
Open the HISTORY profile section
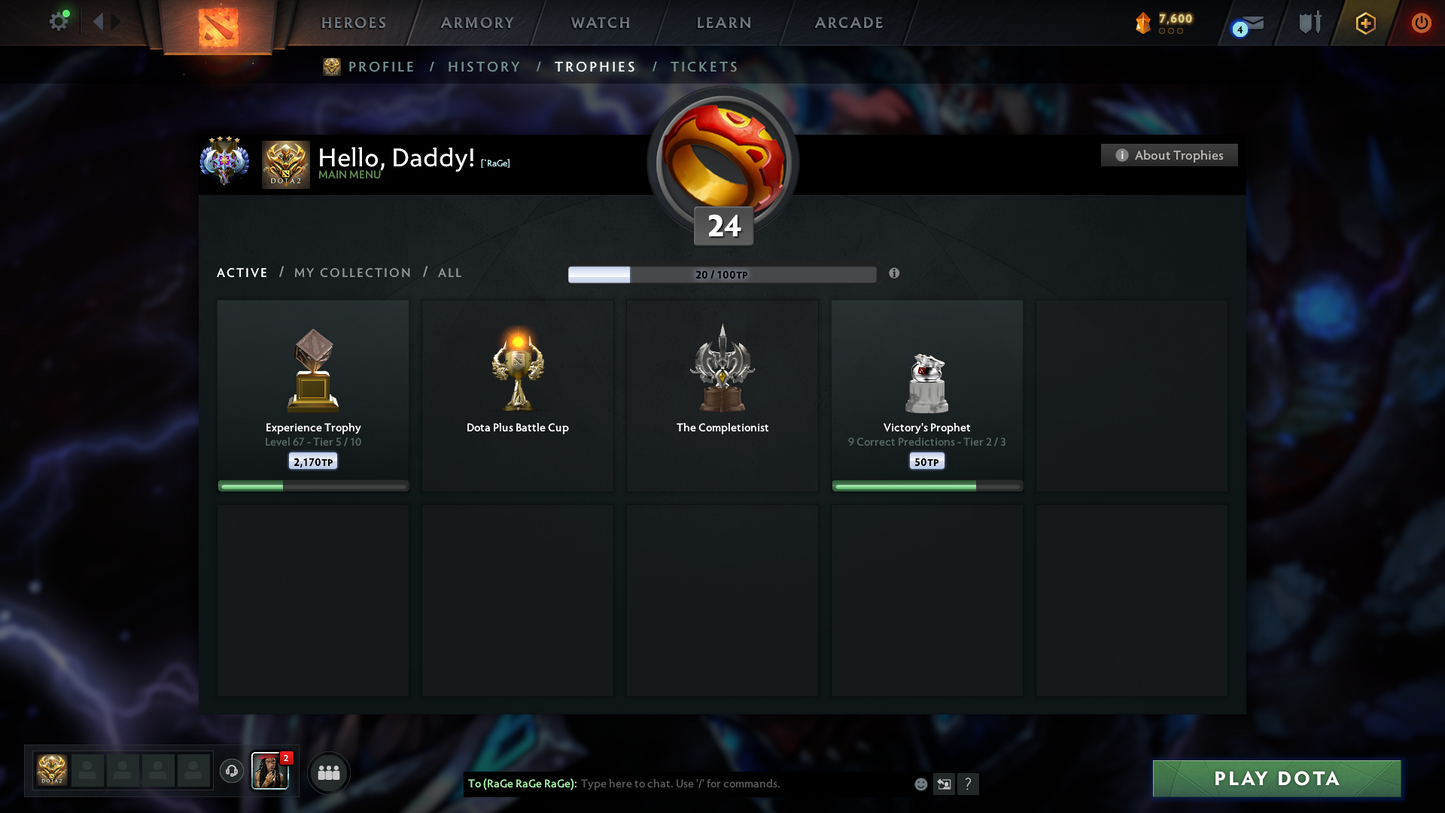(x=484, y=66)
